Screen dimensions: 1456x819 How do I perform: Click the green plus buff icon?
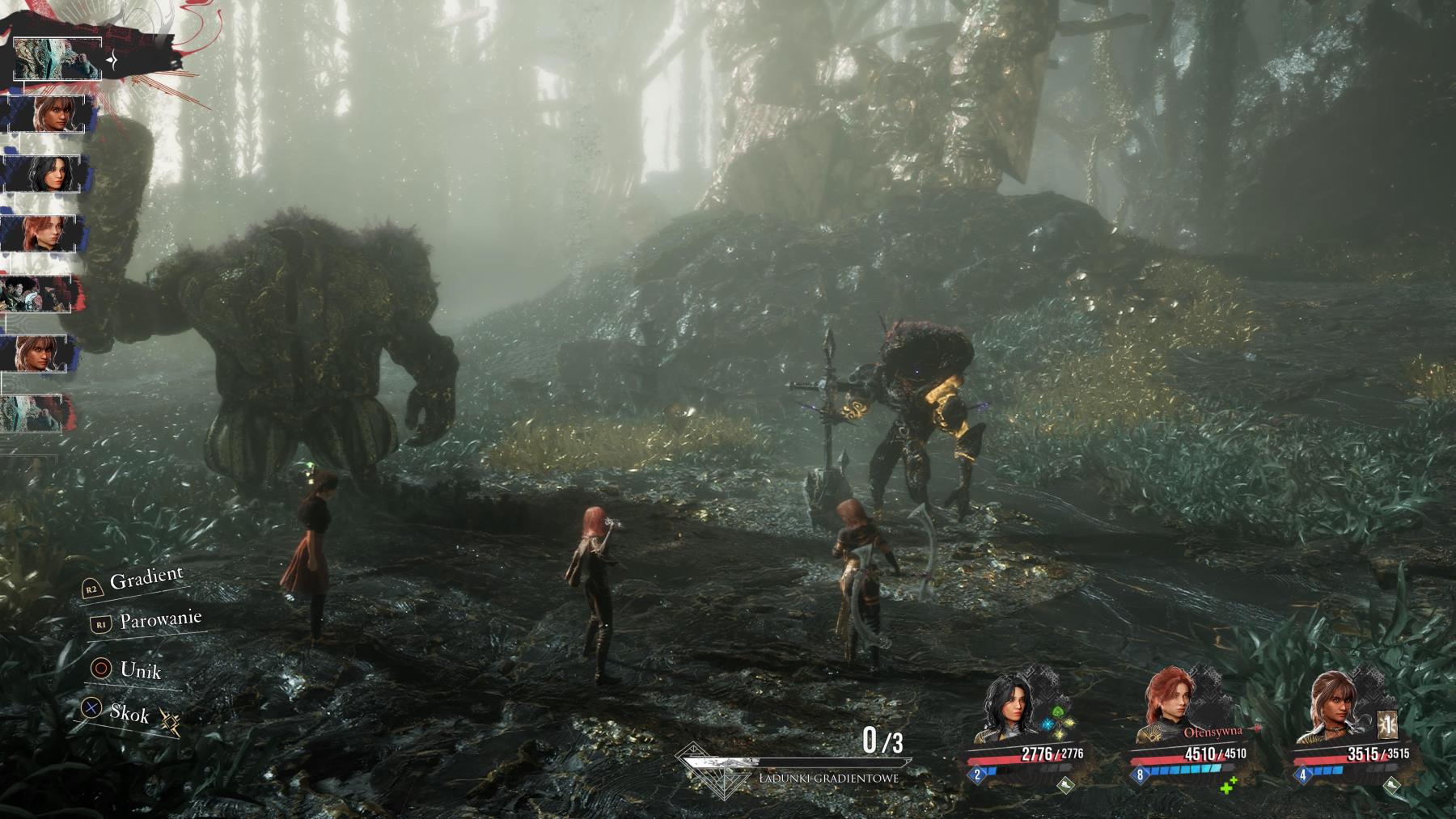click(1229, 784)
